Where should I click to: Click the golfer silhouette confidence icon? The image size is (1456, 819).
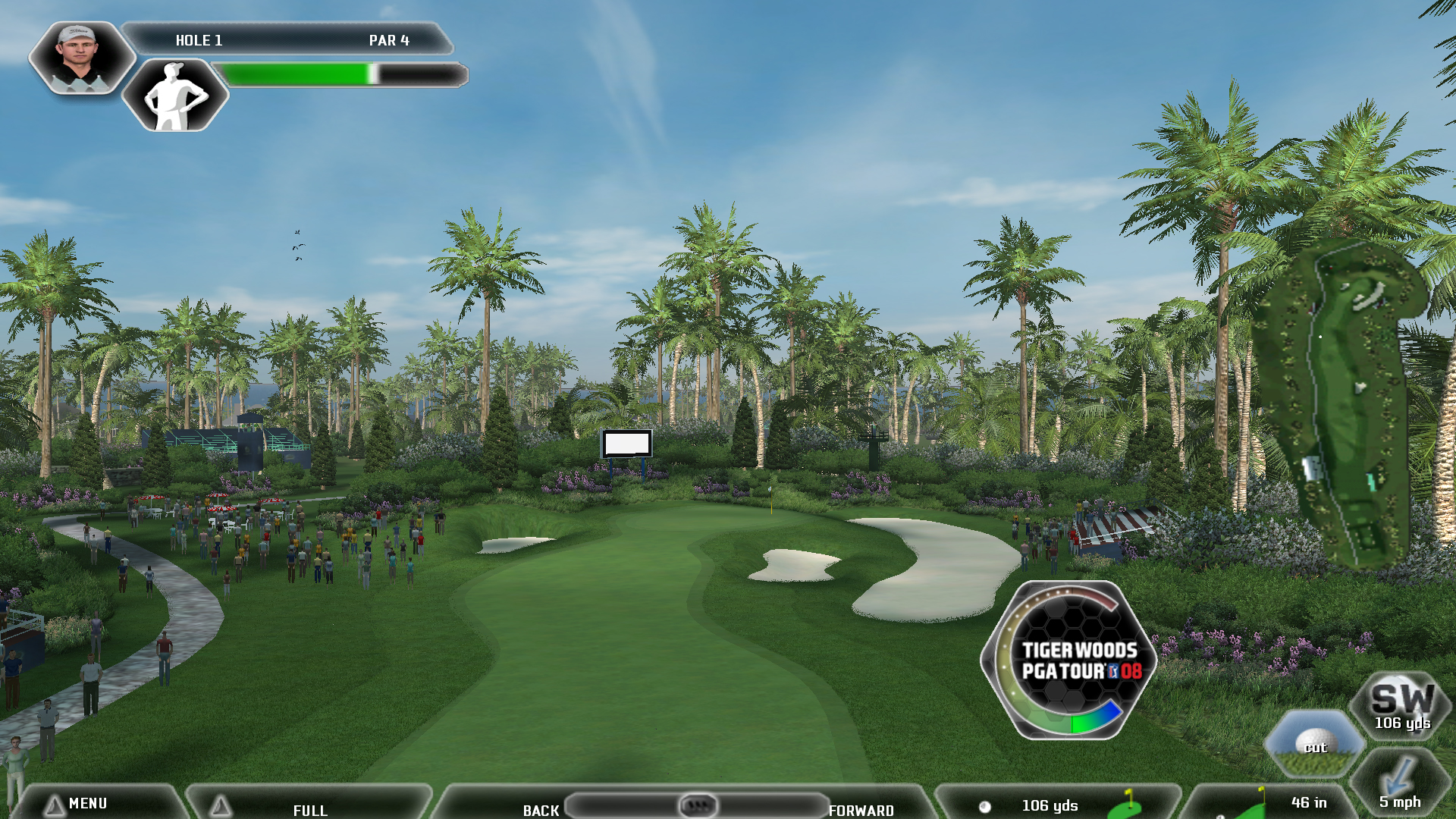click(175, 96)
